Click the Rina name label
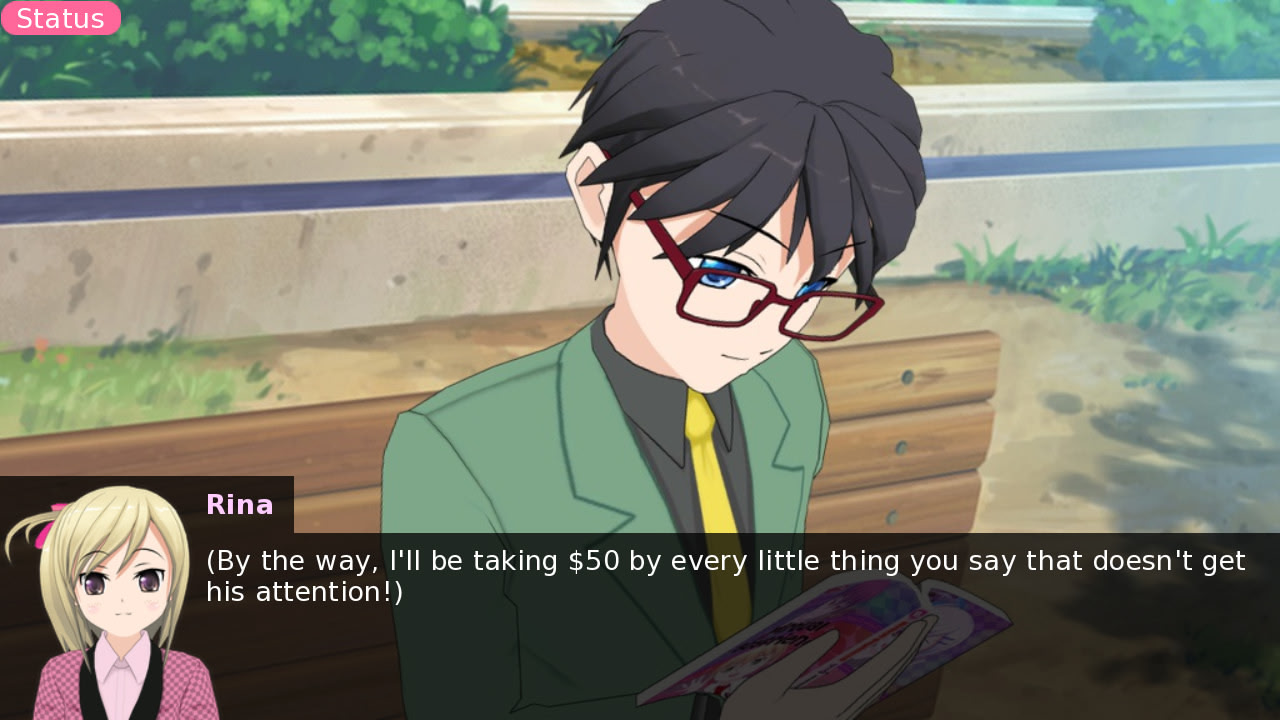Viewport: 1280px width, 720px height. click(239, 505)
